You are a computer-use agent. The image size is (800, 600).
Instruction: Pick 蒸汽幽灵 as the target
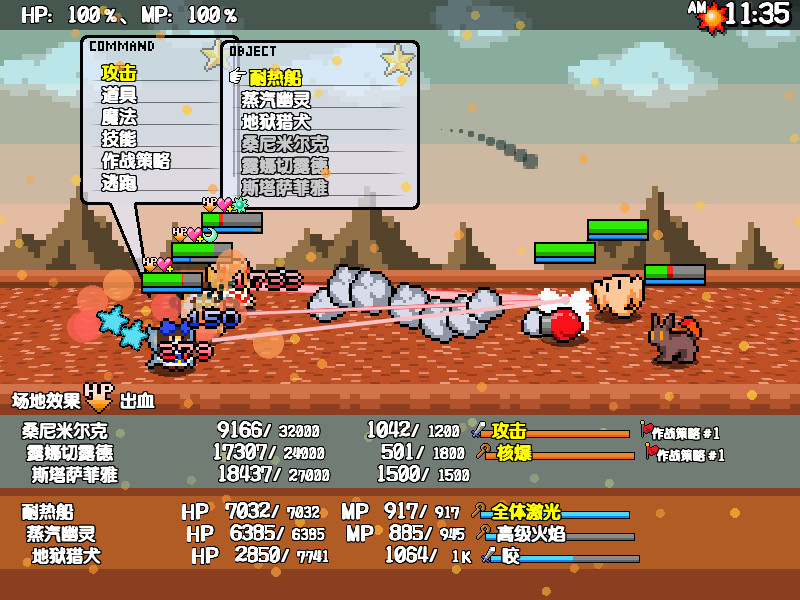tap(276, 100)
